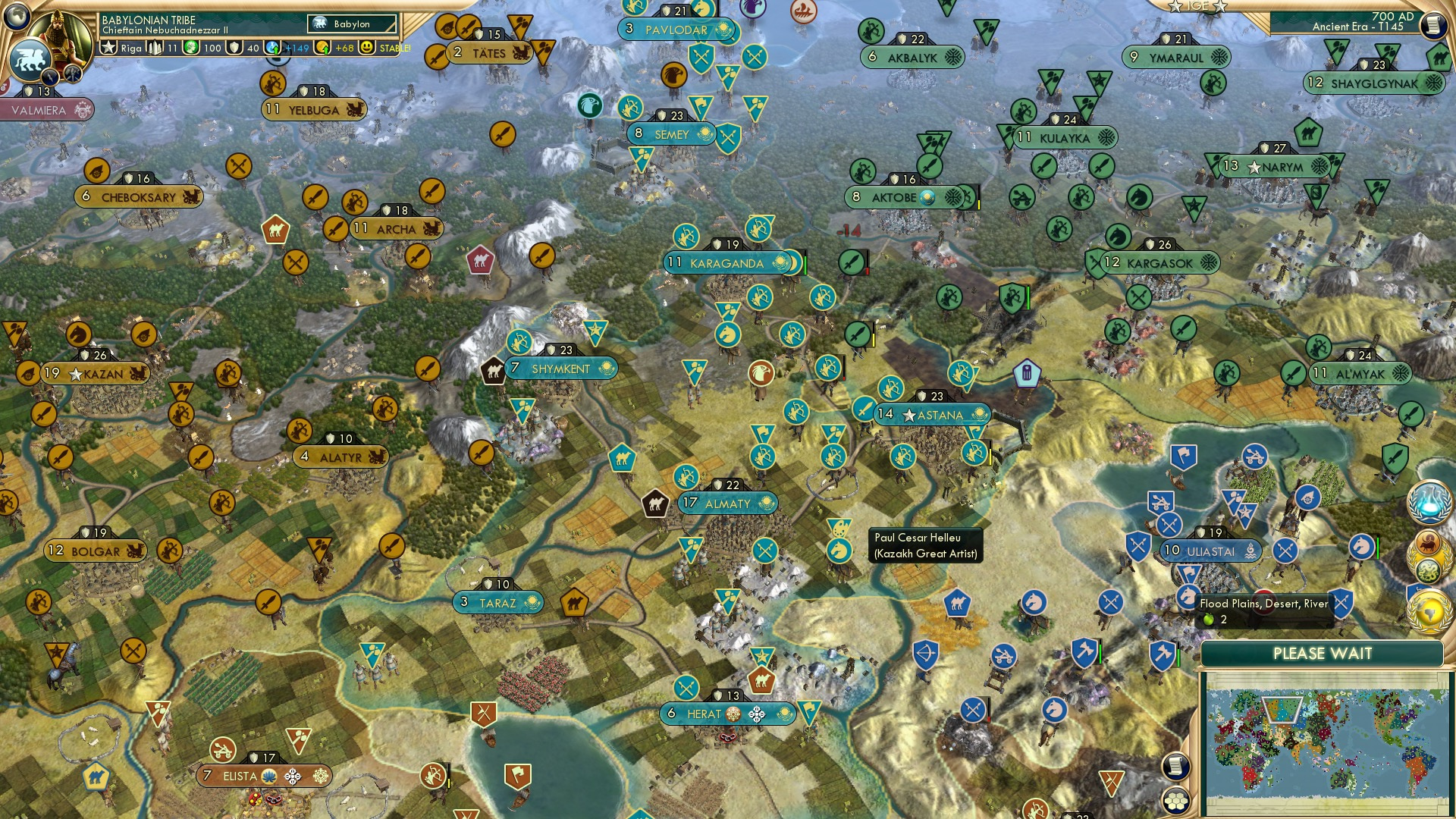Open the scroll button beside the minimap
Viewport: 1456px width, 819px height.
1175,766
